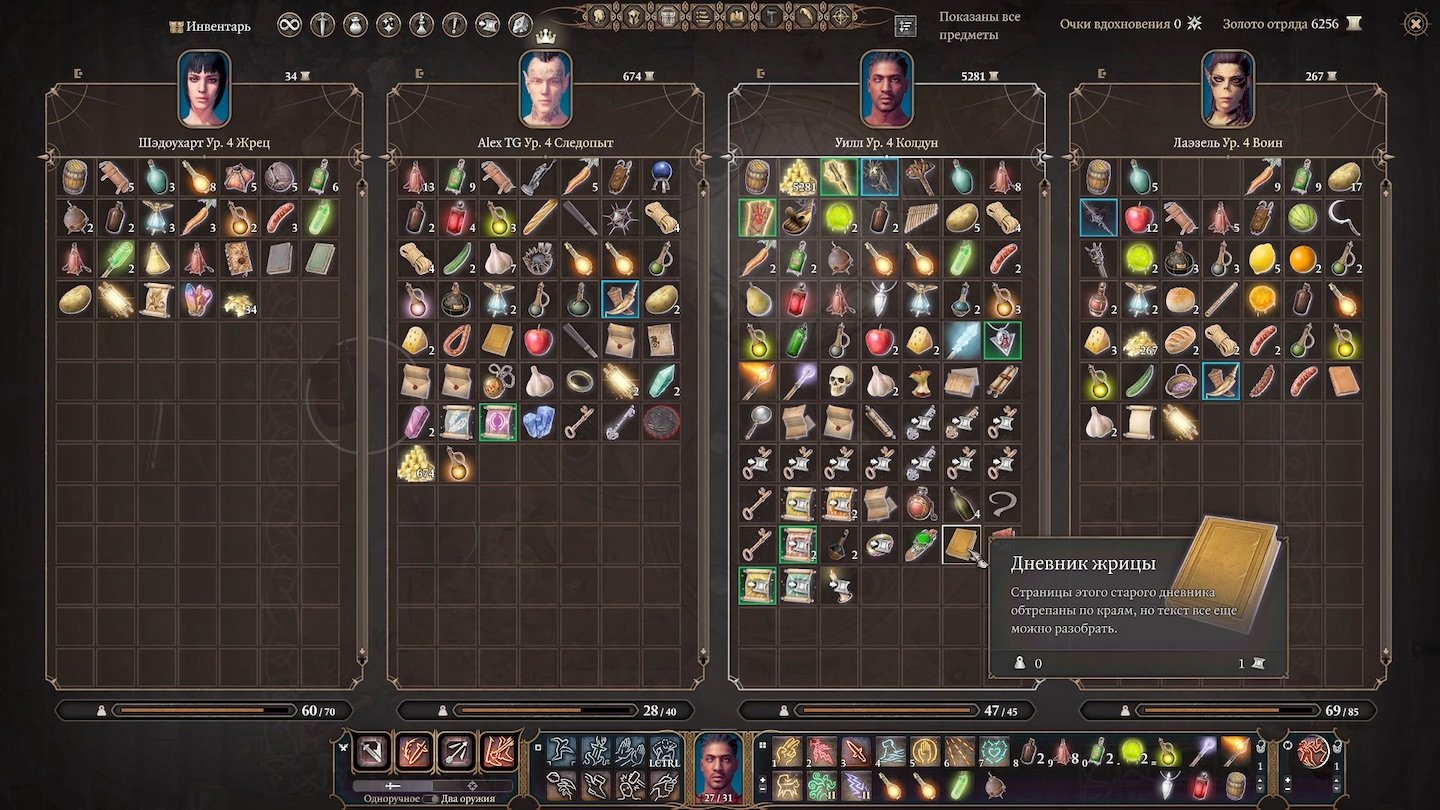Viewport: 1440px width, 810px height.
Task: Click Wyll's portrait on the bottom hotbar
Action: pyautogui.click(x=719, y=766)
